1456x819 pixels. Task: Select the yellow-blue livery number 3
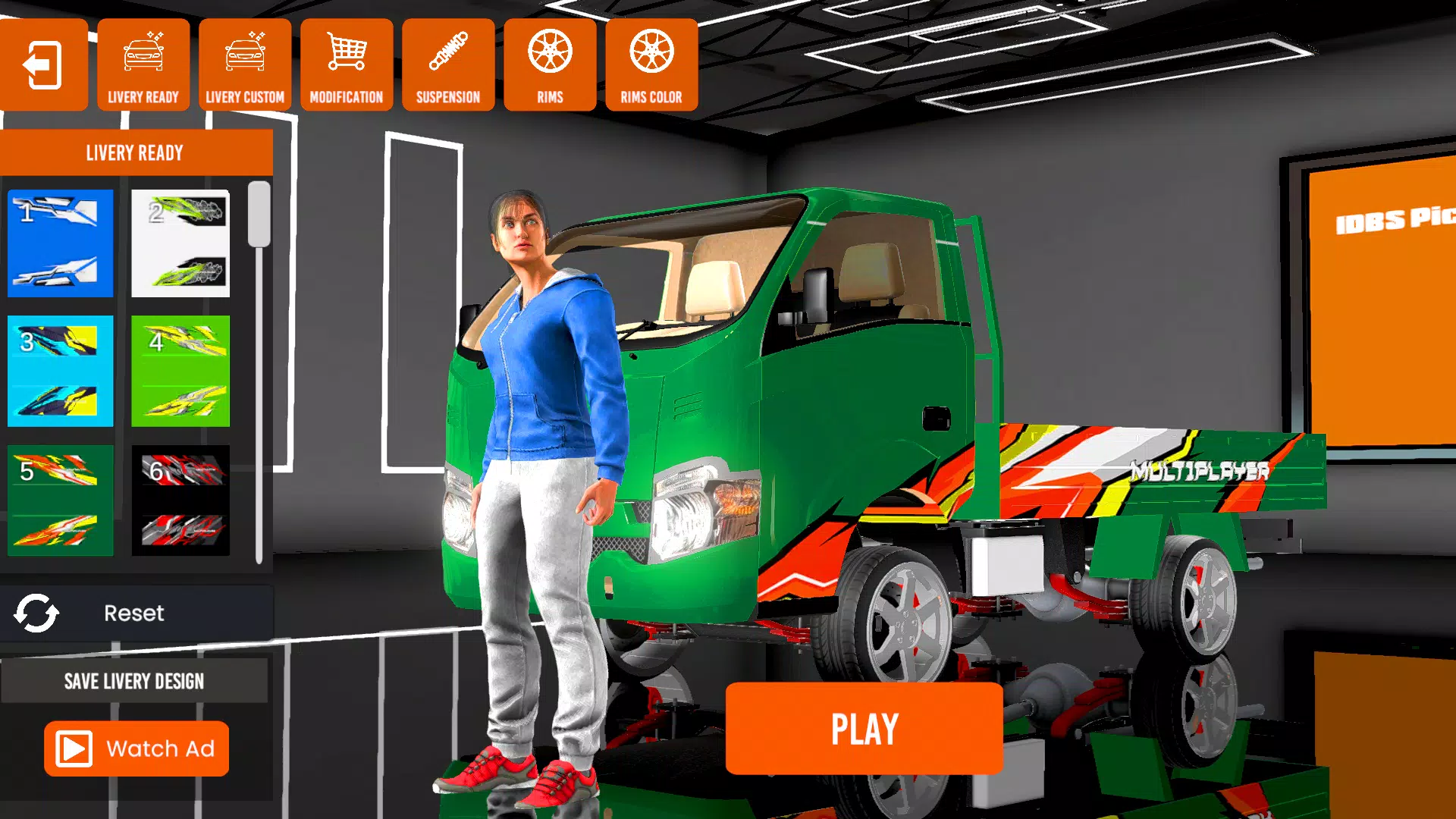[x=60, y=371]
